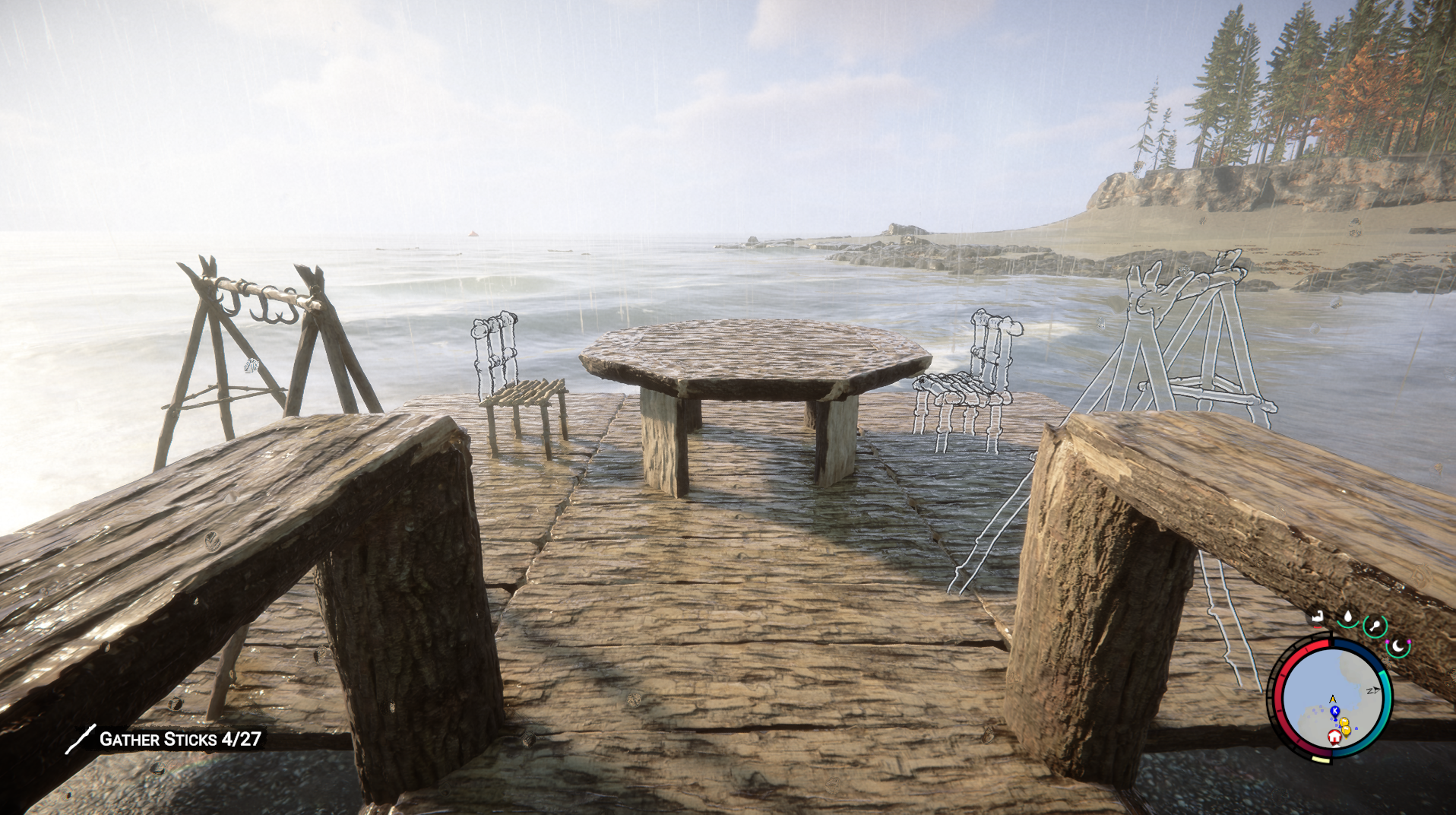Select the yellow player arrow on the minimap
This screenshot has height=815, width=1456.
coord(1332,698)
